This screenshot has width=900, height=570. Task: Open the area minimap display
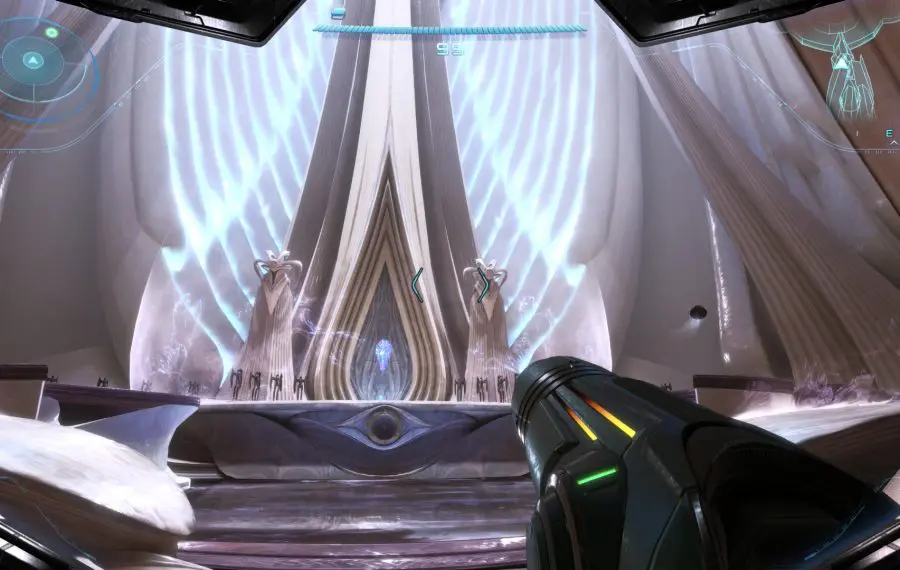[846, 73]
